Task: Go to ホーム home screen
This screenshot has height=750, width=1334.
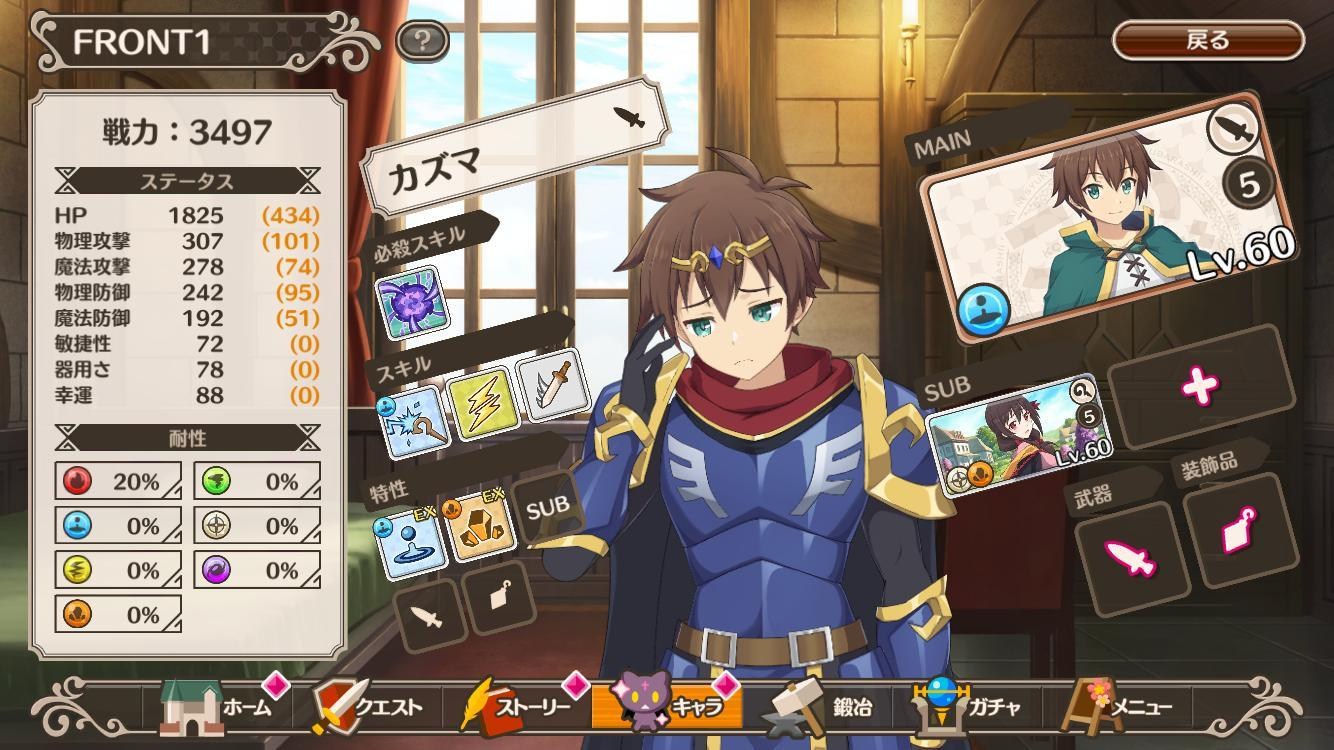Action: pos(220,706)
